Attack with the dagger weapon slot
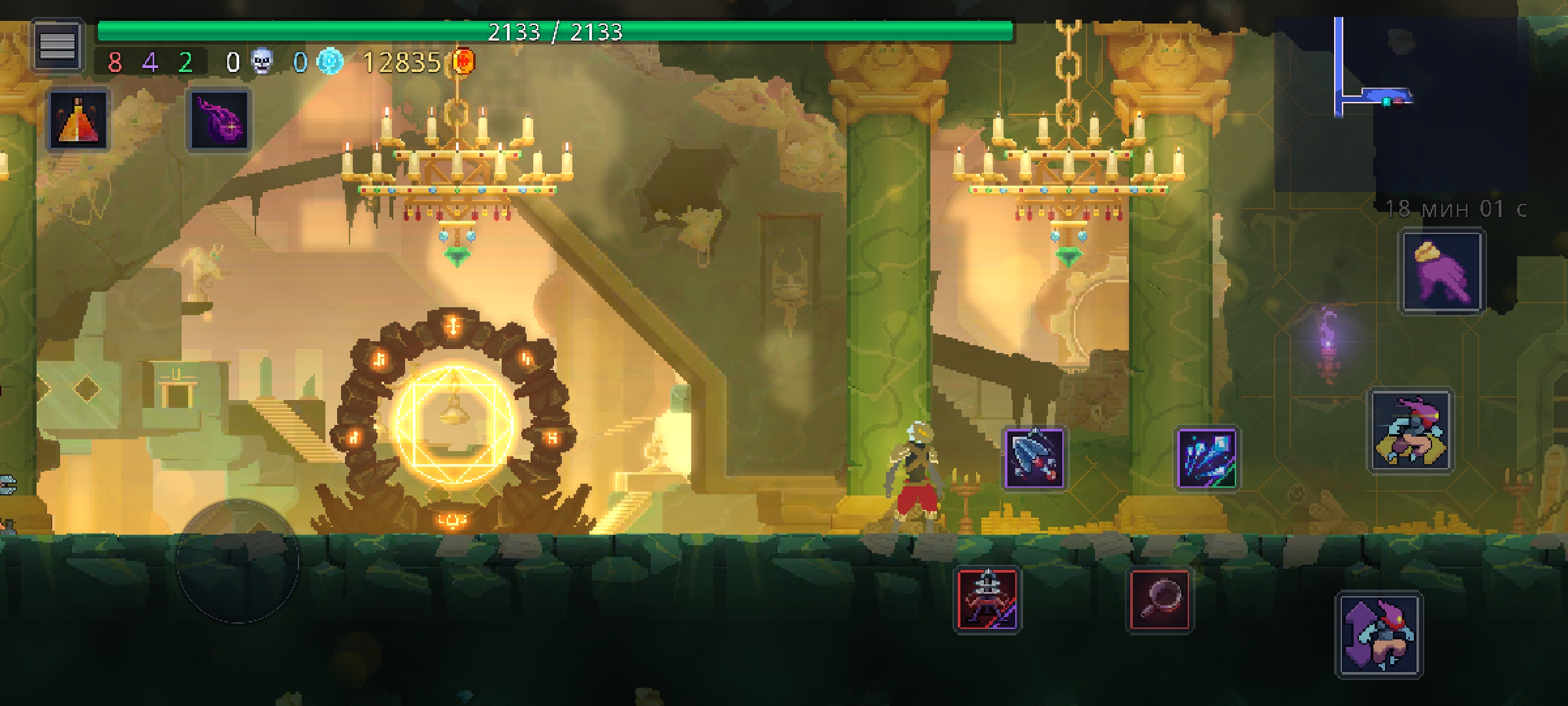This screenshot has height=706, width=1568. pos(1034,458)
